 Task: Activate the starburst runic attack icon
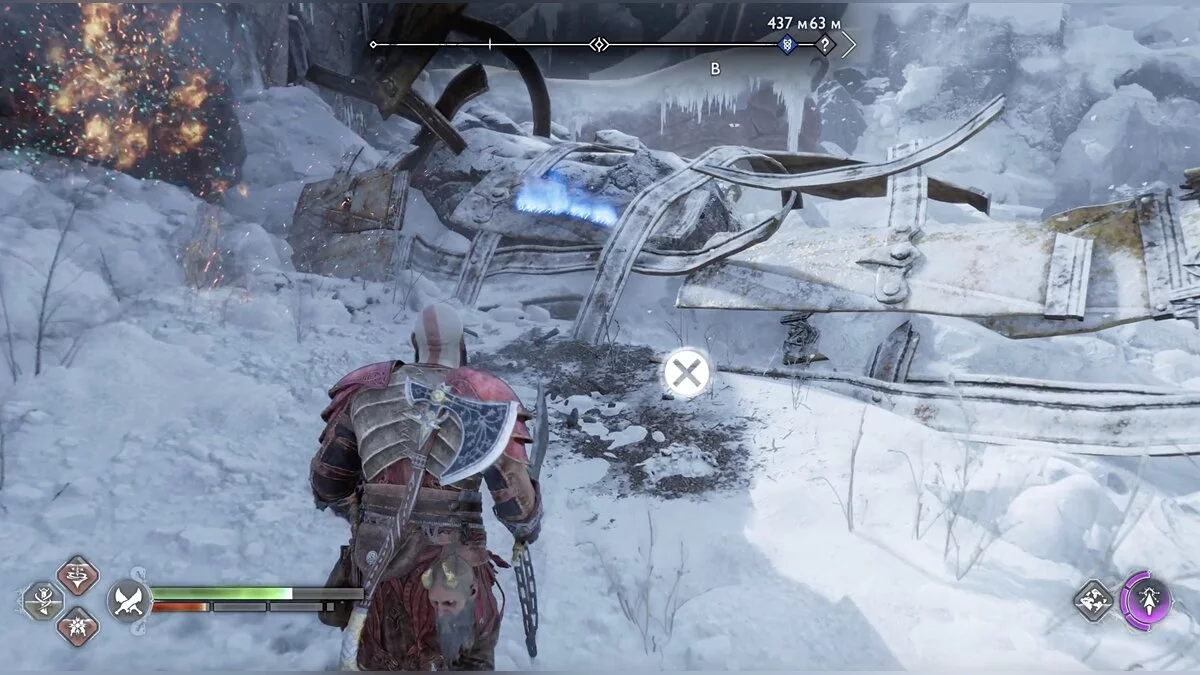click(x=77, y=626)
